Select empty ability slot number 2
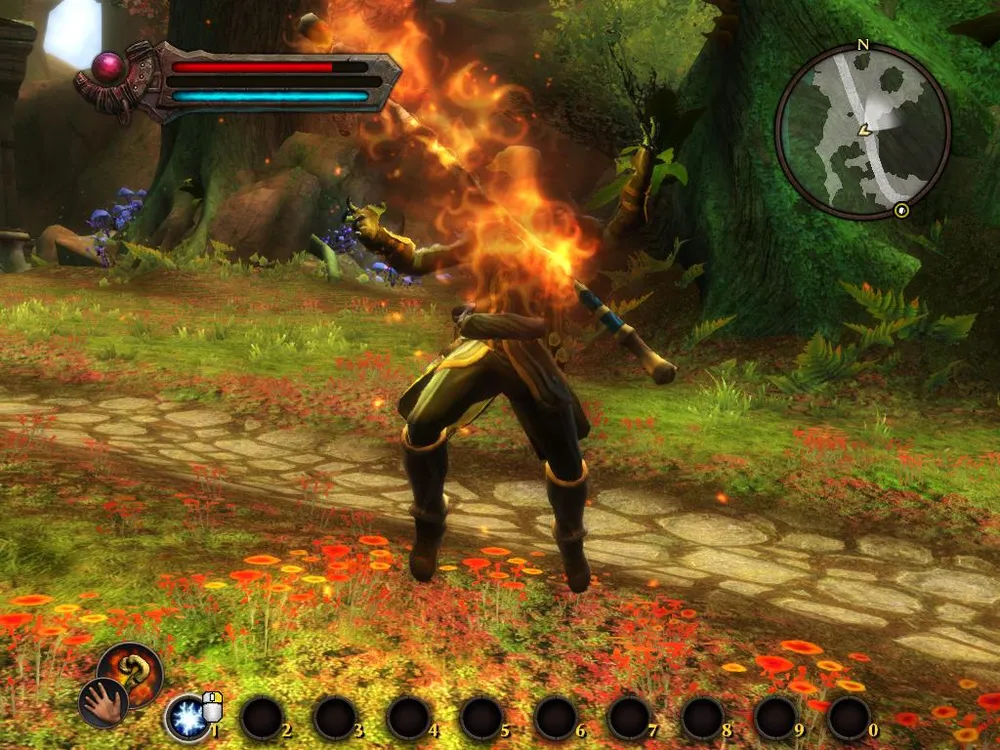This screenshot has width=1000, height=750. click(x=262, y=718)
